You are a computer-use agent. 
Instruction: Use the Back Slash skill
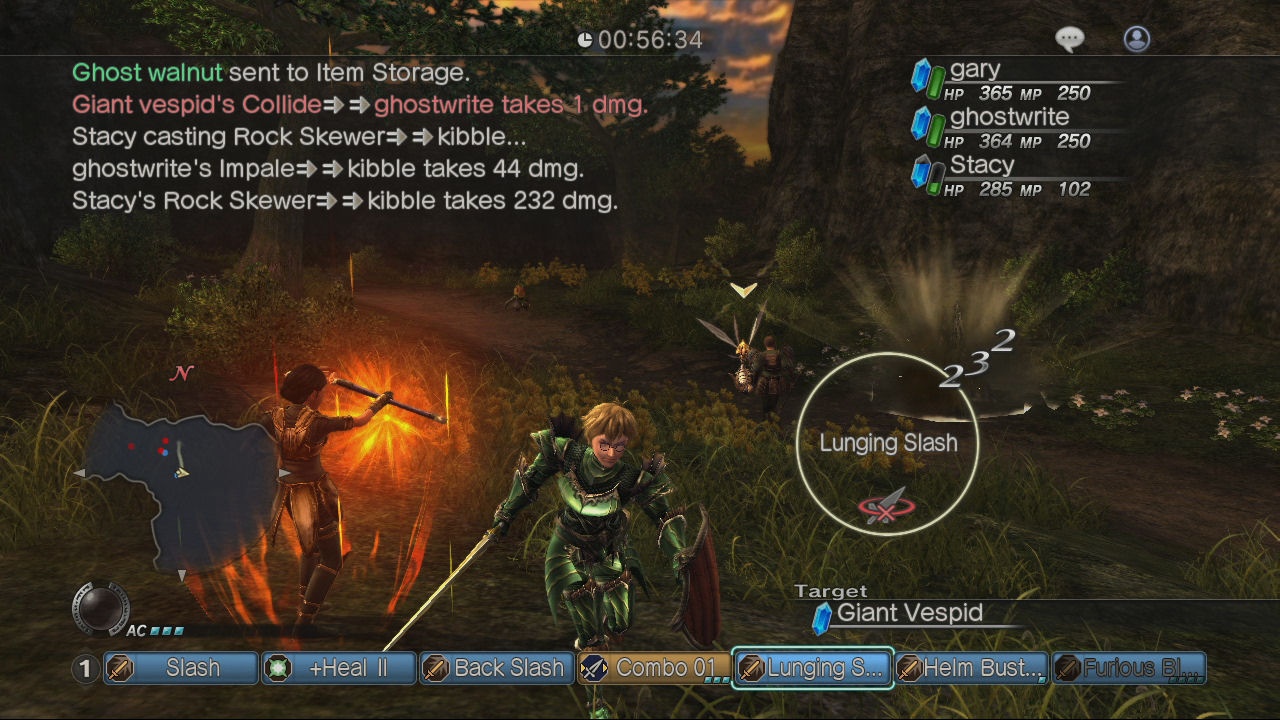[496, 668]
